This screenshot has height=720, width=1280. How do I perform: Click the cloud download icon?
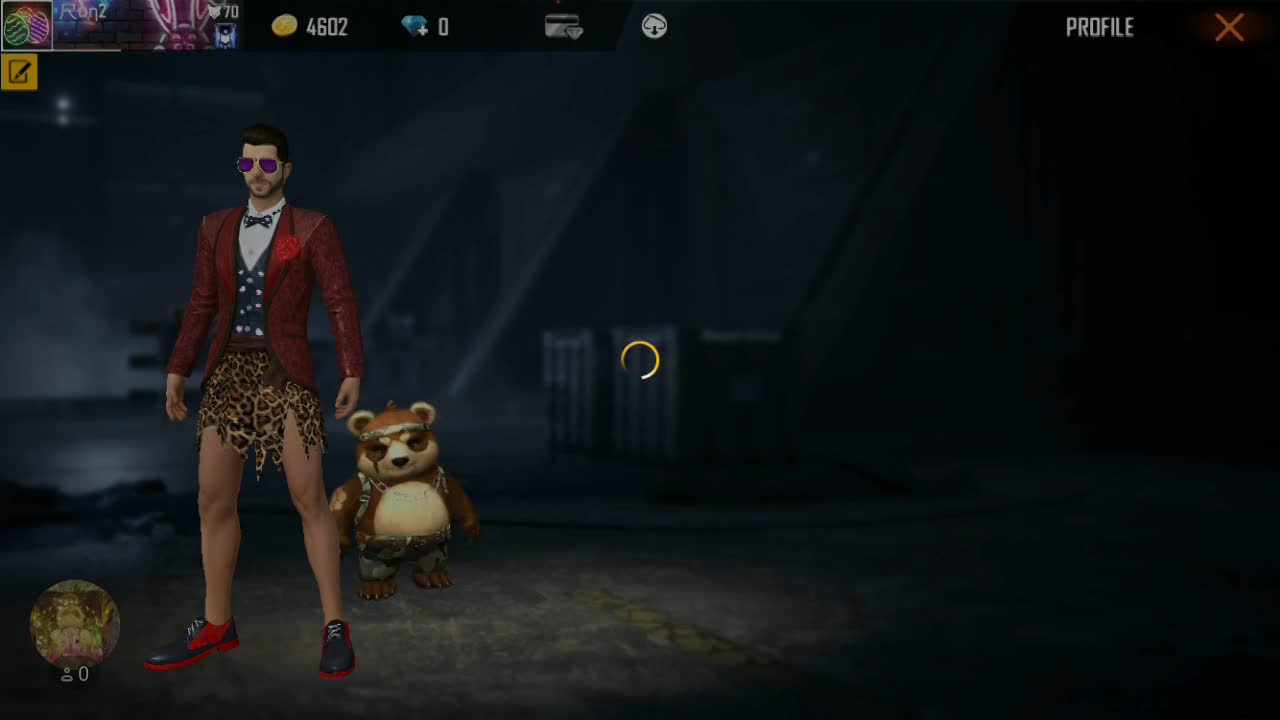(x=654, y=27)
